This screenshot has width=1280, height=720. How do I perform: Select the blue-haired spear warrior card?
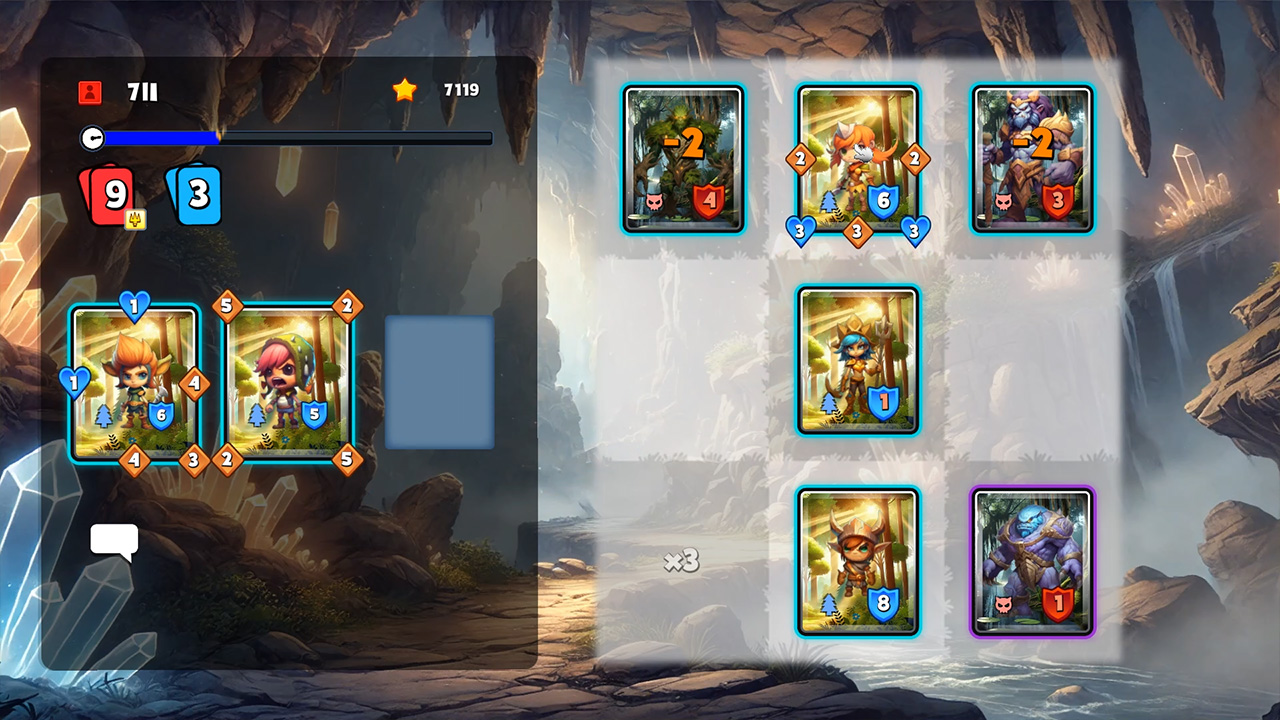pyautogui.click(x=857, y=360)
